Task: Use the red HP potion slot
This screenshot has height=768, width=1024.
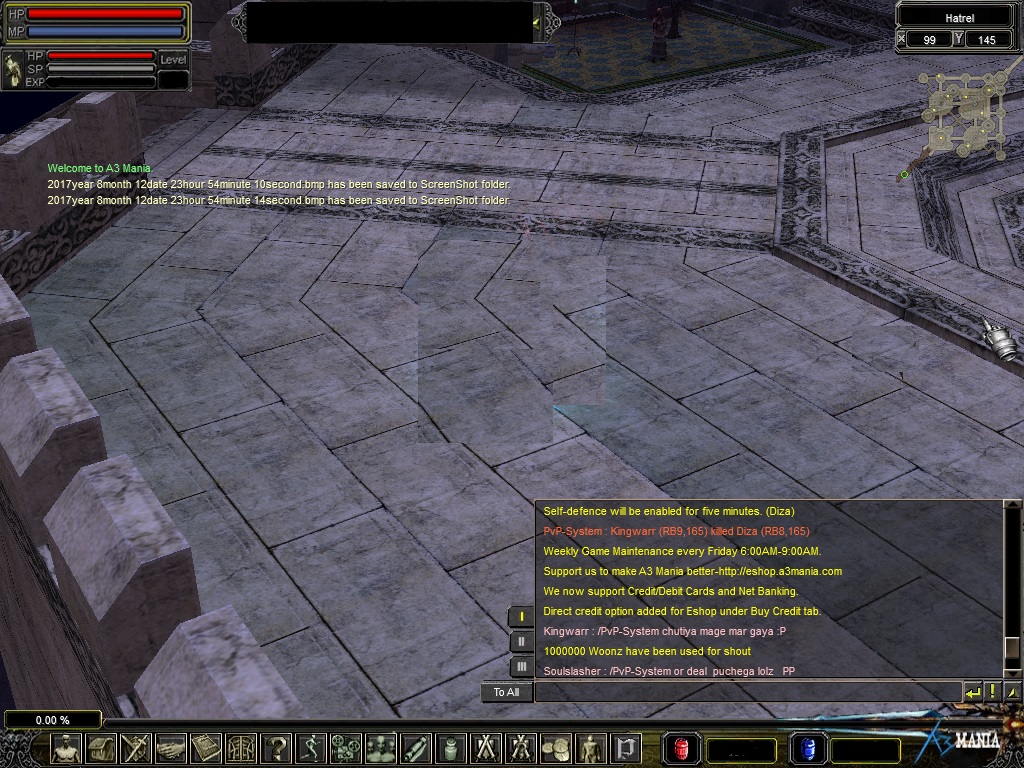Action: pyautogui.click(x=682, y=748)
